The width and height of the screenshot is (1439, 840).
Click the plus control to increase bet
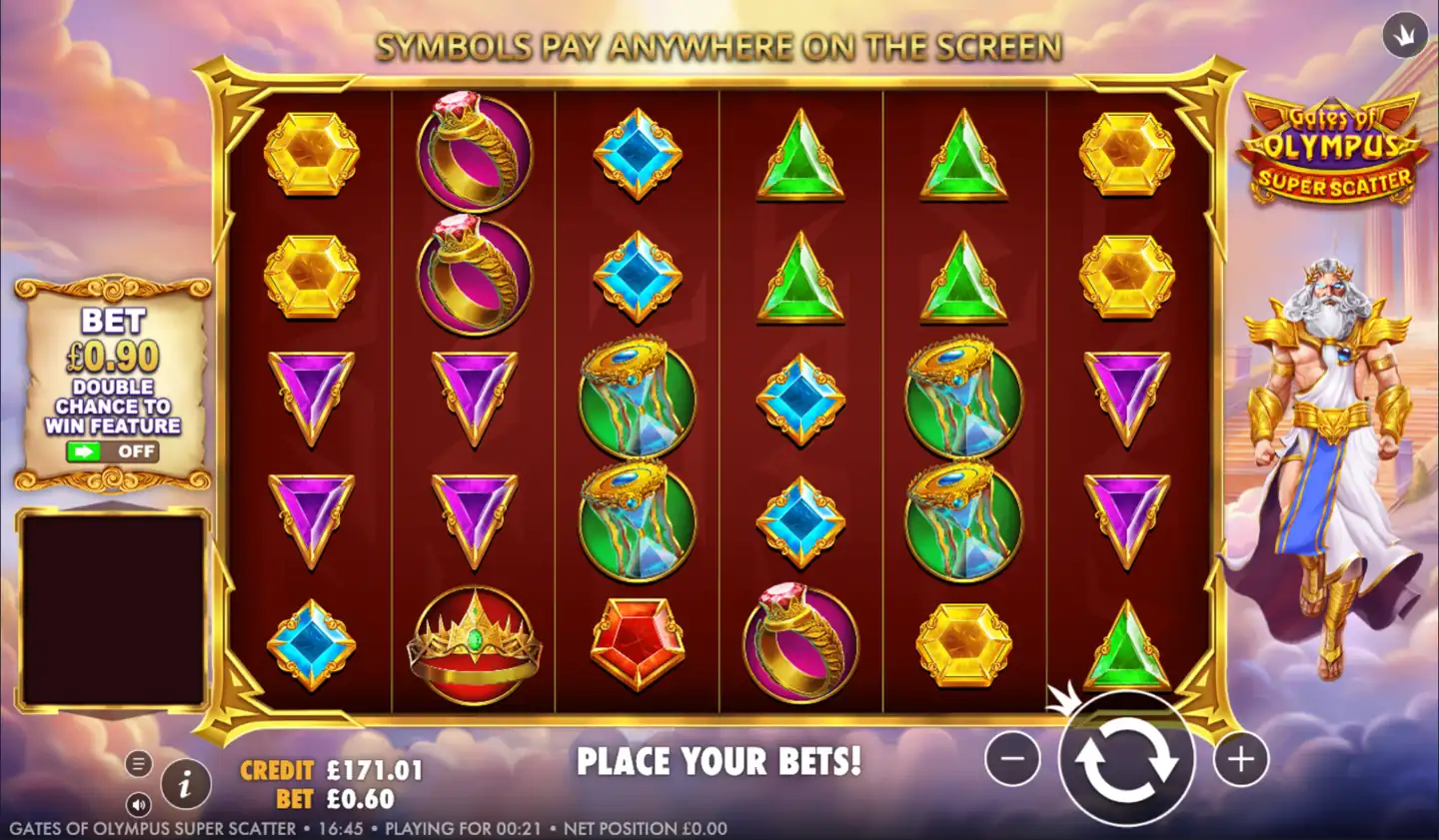tap(1242, 759)
